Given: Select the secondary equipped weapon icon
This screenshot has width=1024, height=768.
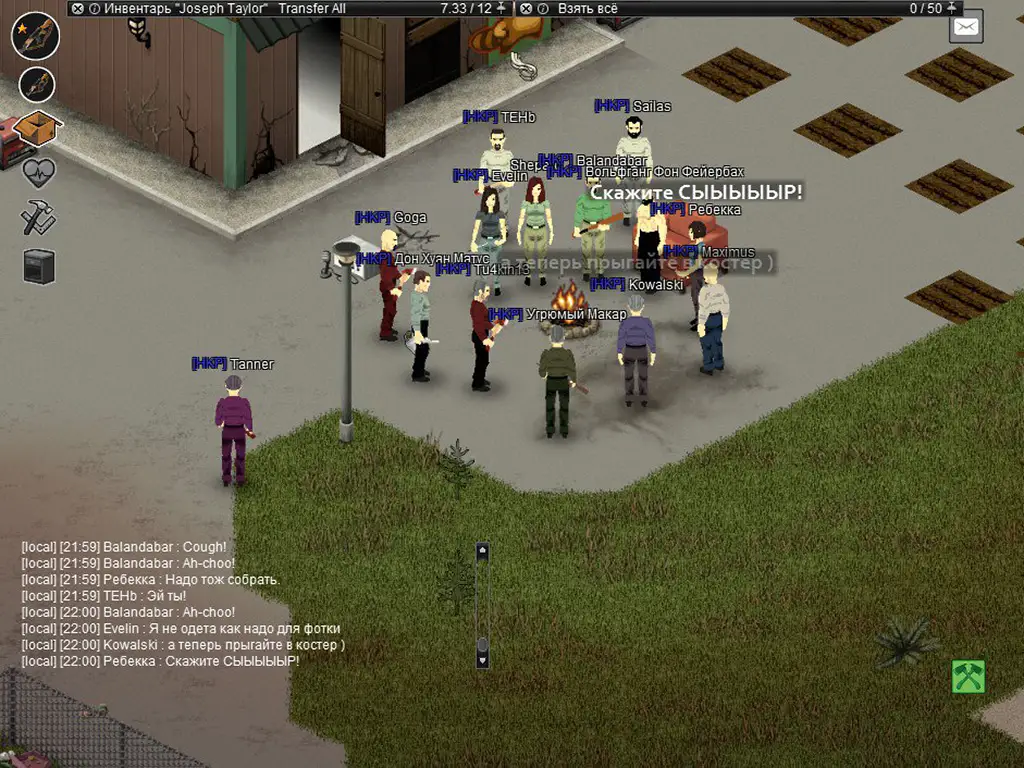Looking at the screenshot, I should [x=37, y=85].
